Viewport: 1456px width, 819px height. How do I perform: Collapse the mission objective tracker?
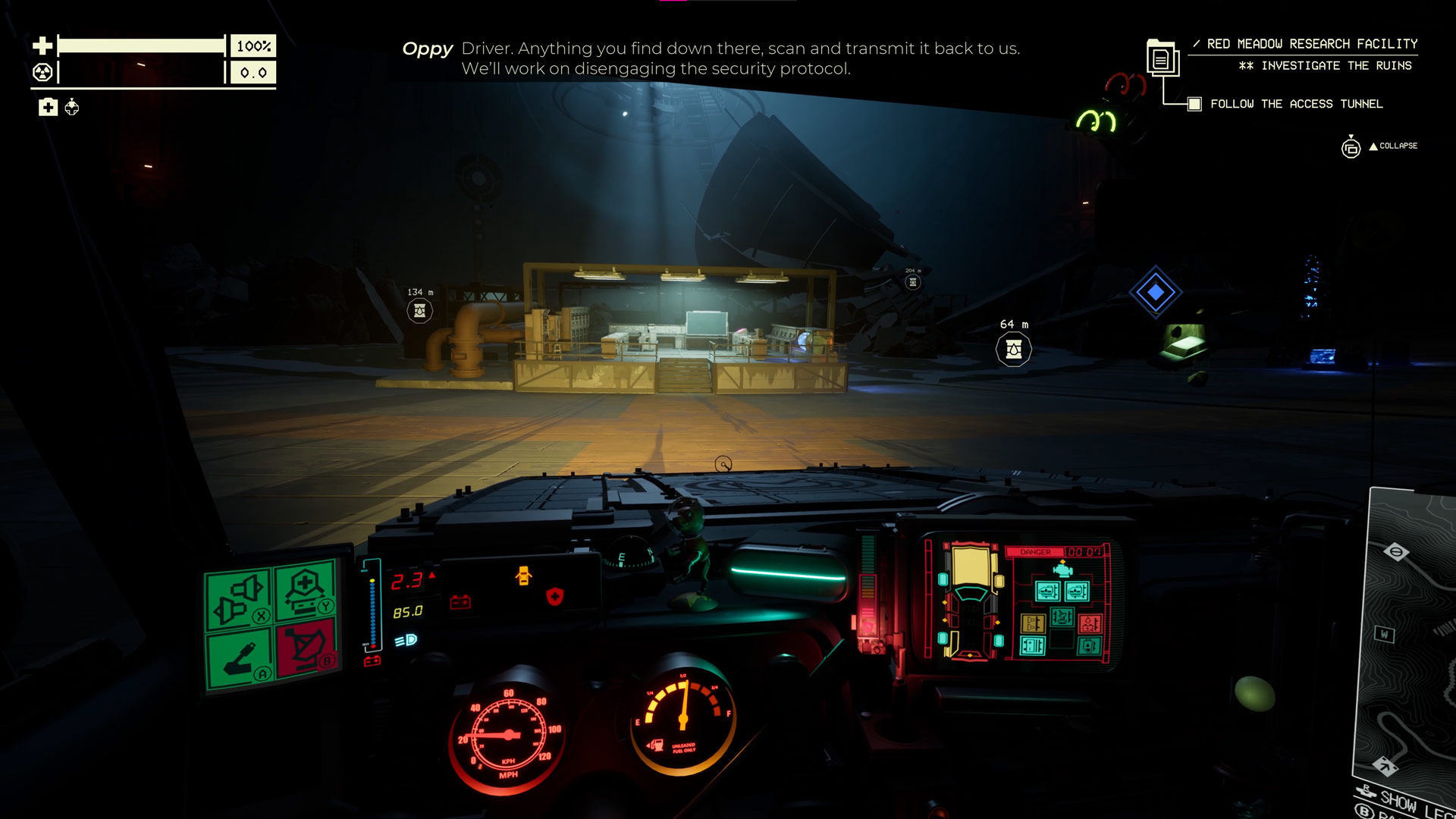pos(1393,146)
